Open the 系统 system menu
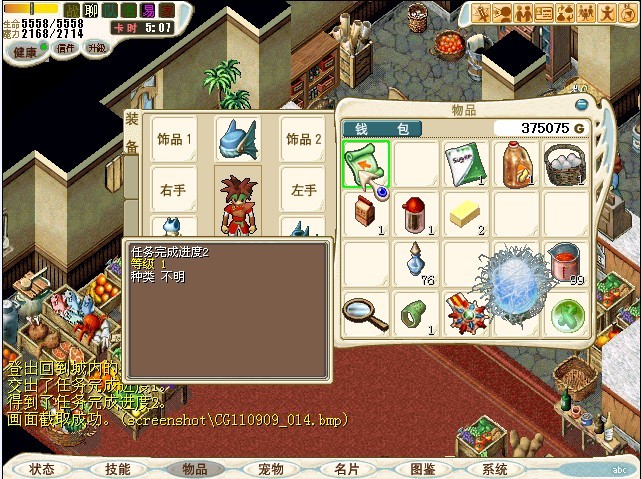Screen dimensions: 641x479 (494, 468)
